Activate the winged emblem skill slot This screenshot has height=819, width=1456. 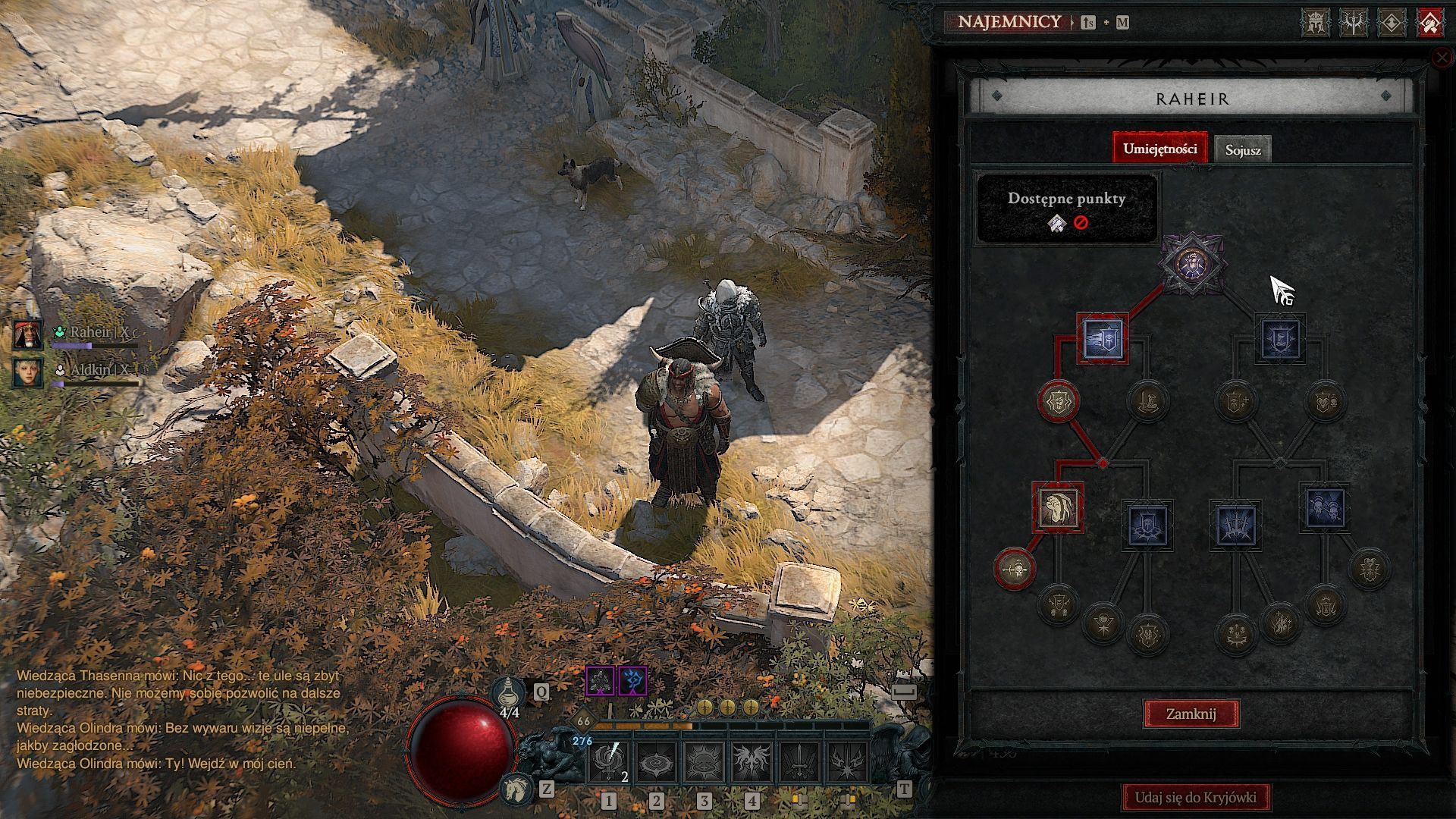(x=752, y=762)
